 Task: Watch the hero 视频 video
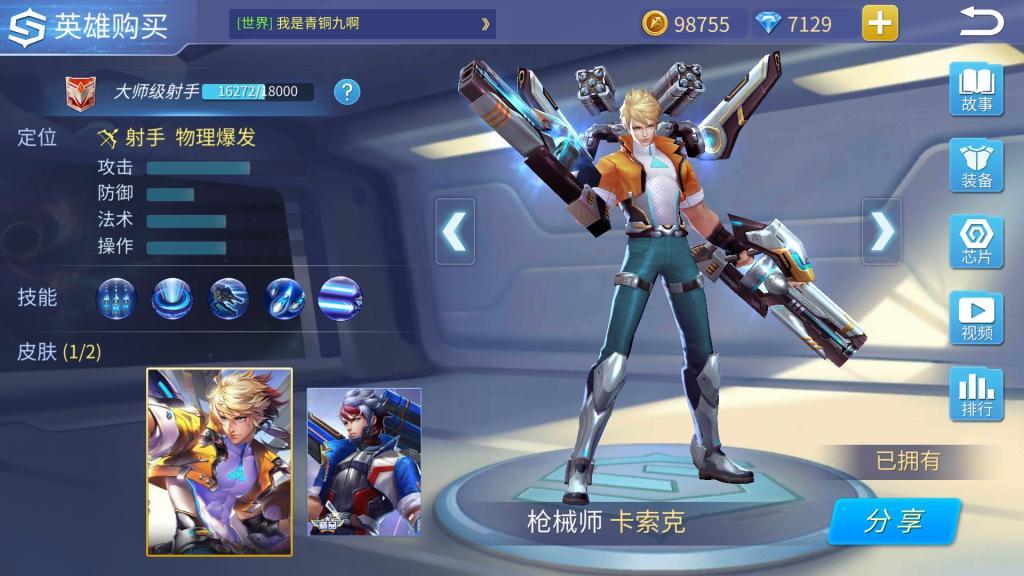(976, 318)
